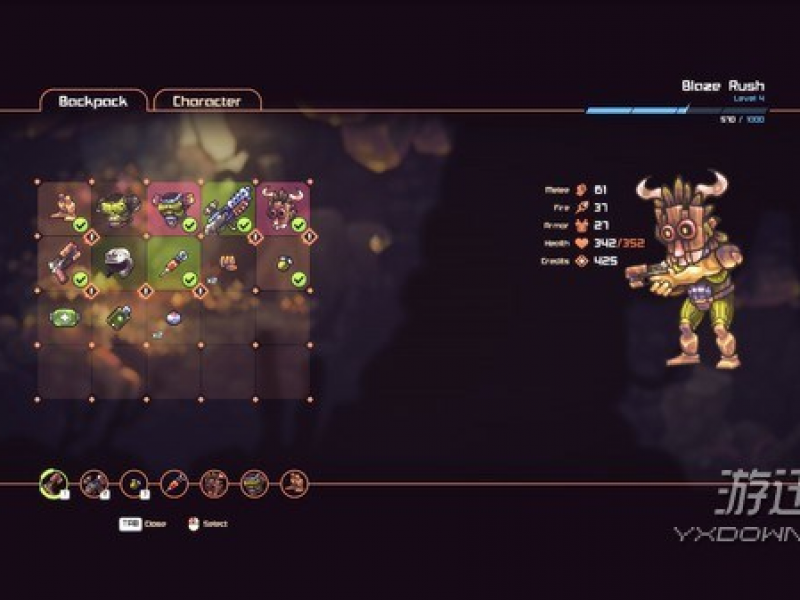Choose the horned tiki mask item
The width and height of the screenshot is (800, 600).
pos(282,209)
